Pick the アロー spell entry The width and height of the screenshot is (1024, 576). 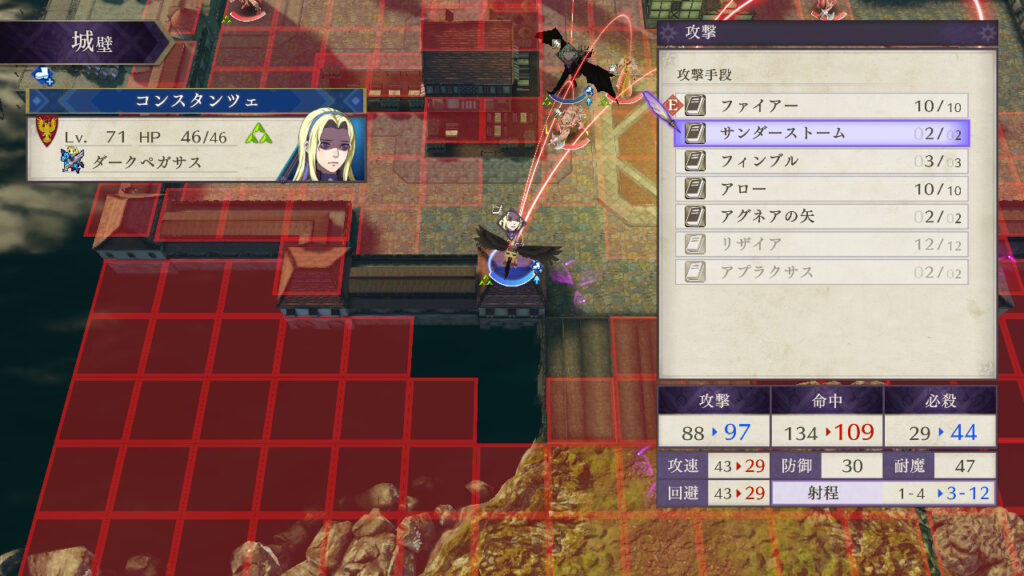pos(822,189)
